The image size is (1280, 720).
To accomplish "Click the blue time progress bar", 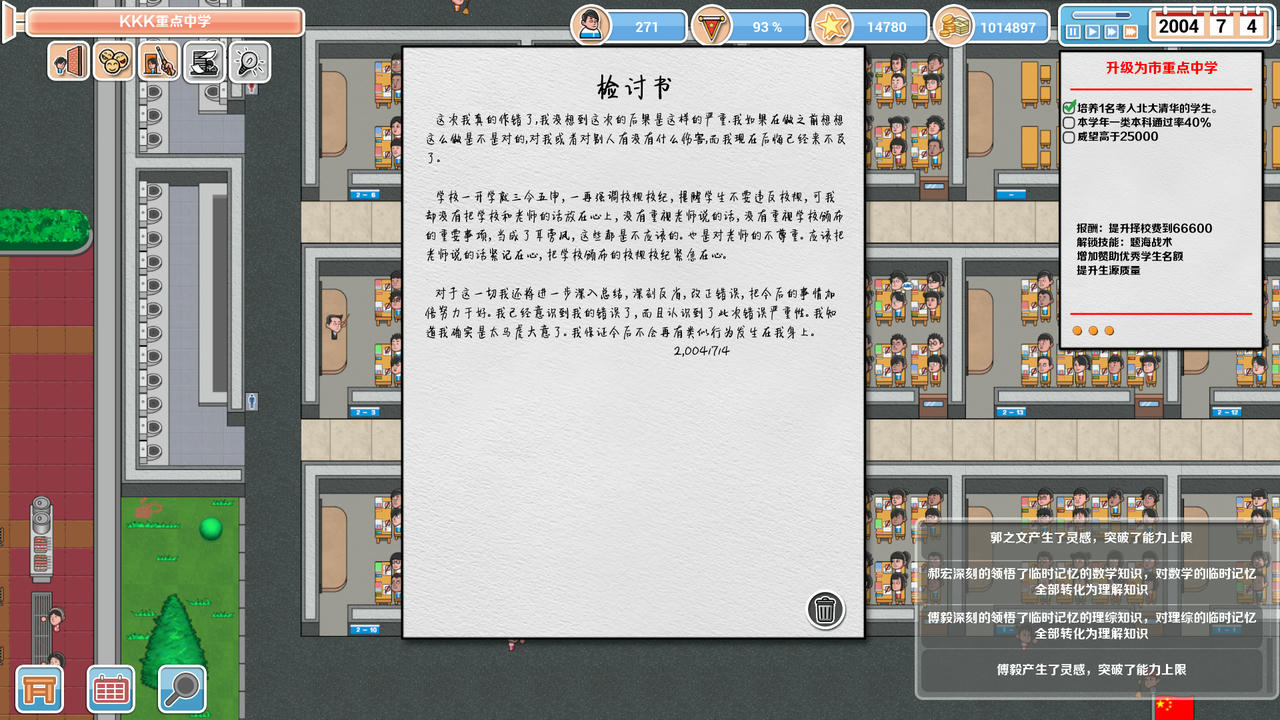I will 1101,14.
